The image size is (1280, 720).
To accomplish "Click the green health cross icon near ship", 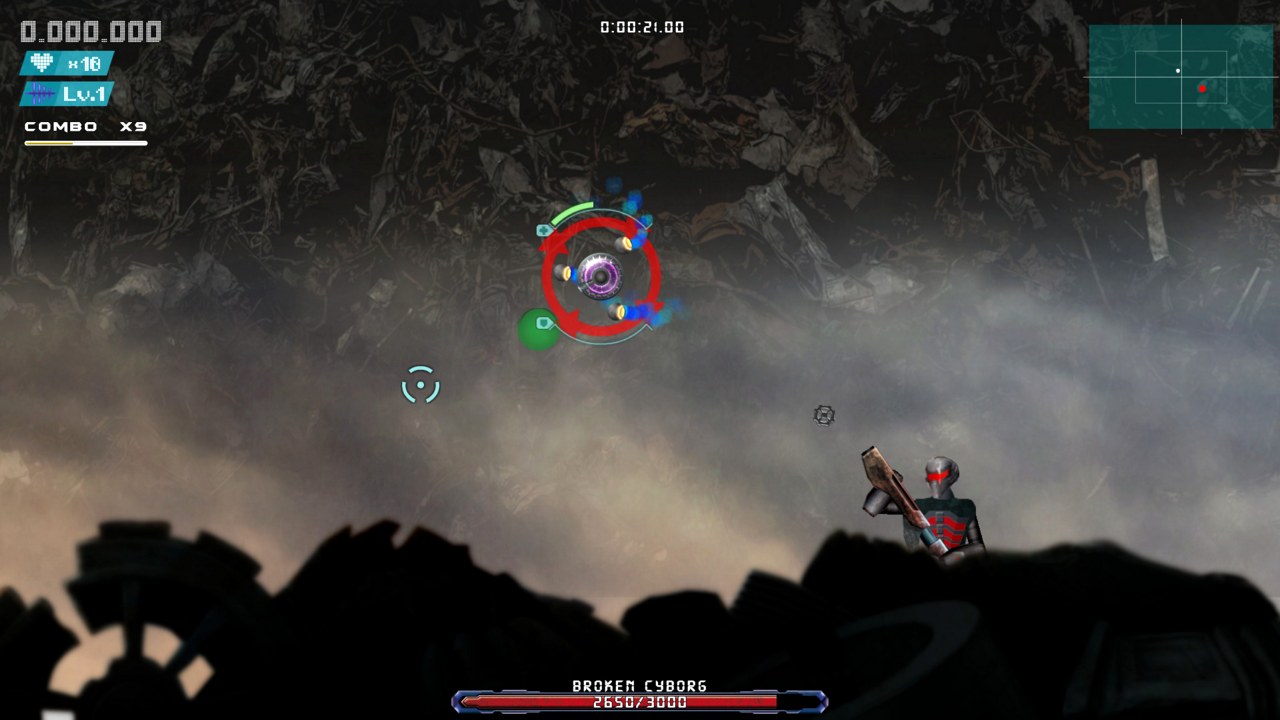I will pos(543,230).
